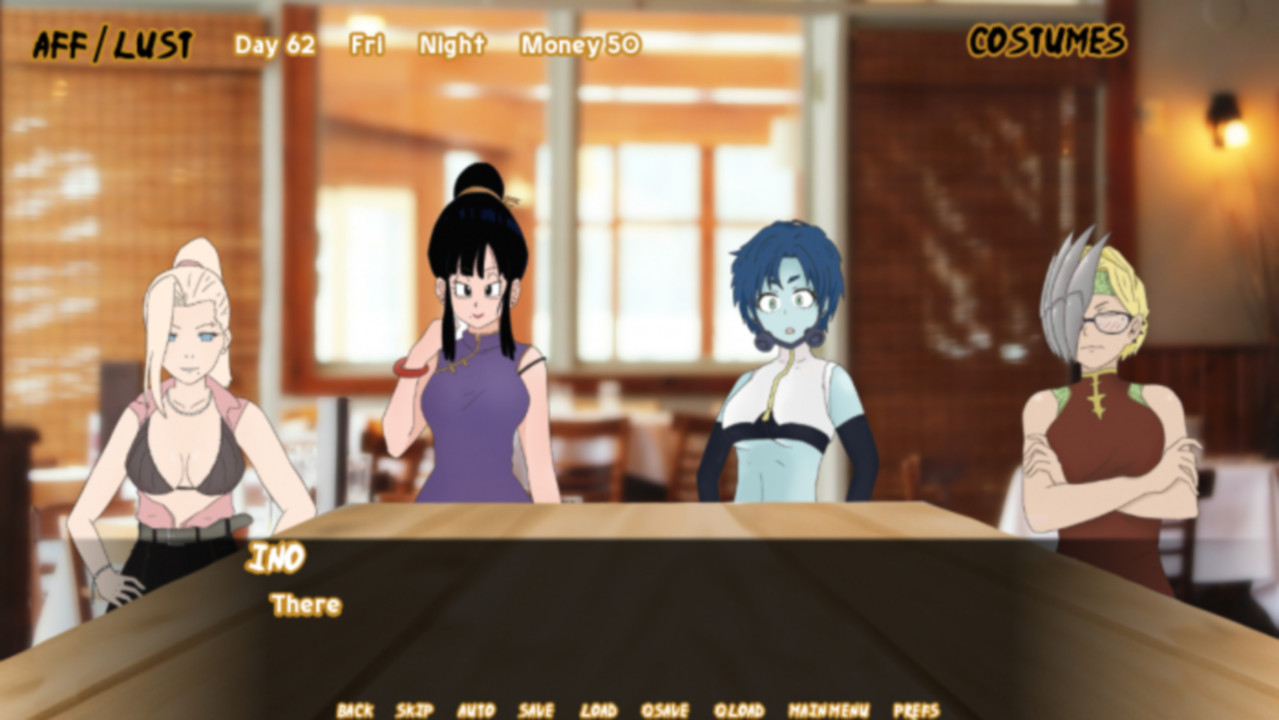Open the Costumes menu

pyautogui.click(x=1046, y=41)
